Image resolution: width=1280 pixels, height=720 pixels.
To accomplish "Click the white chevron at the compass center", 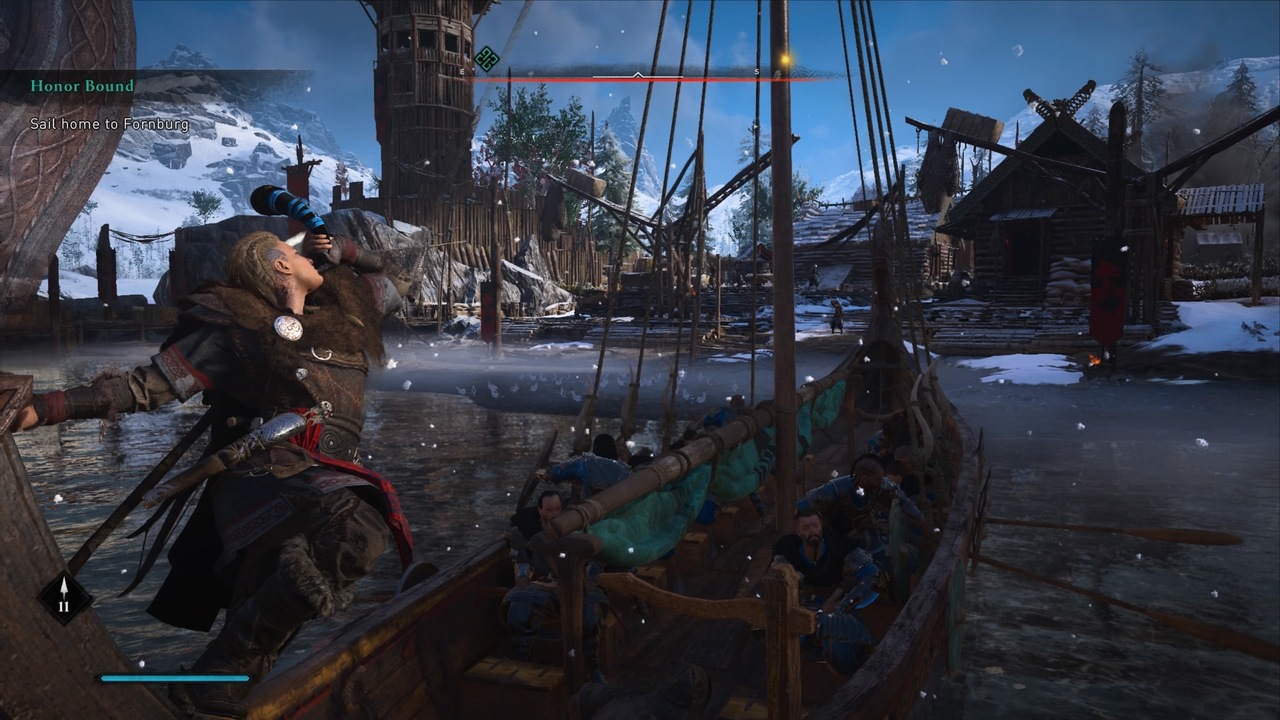I will pos(638,72).
